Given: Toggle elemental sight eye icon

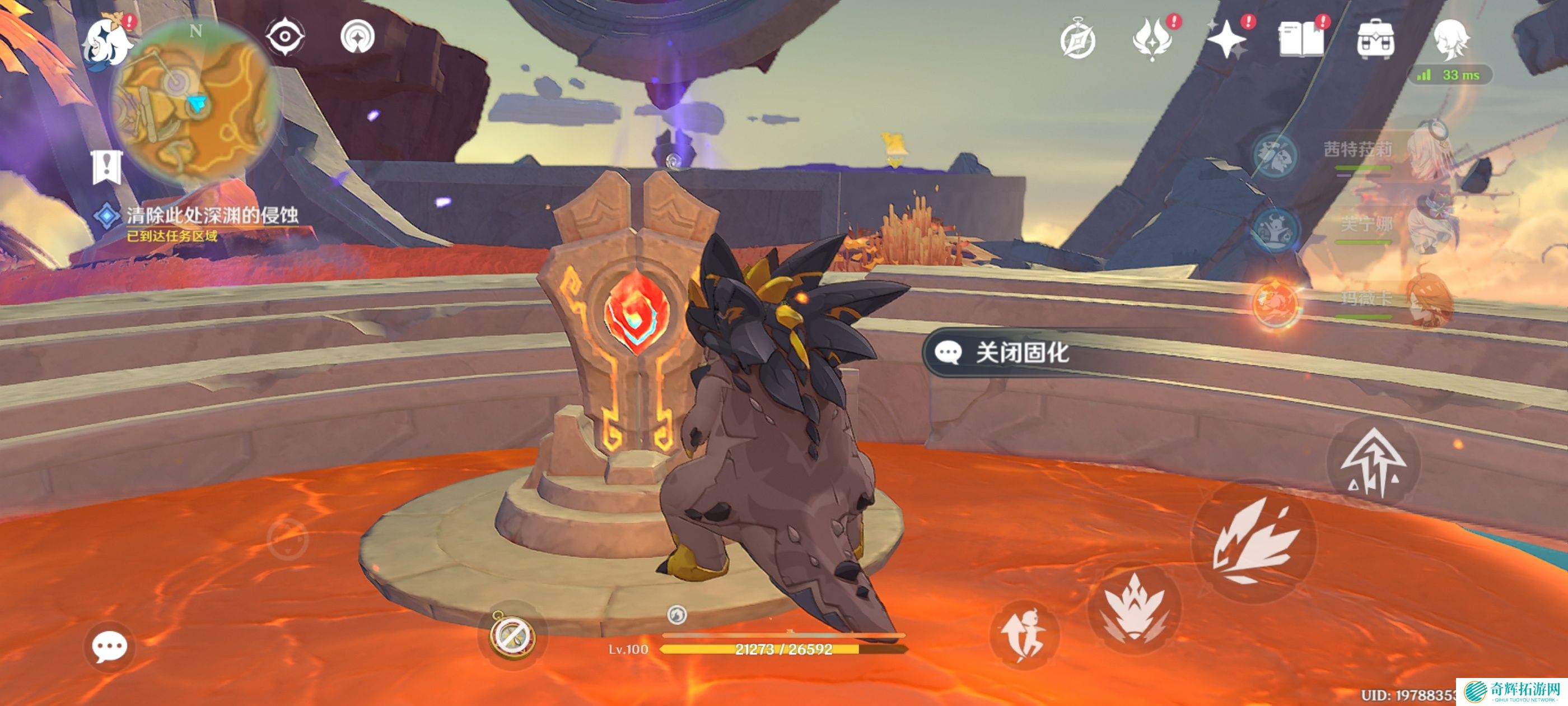Looking at the screenshot, I should click(x=285, y=37).
